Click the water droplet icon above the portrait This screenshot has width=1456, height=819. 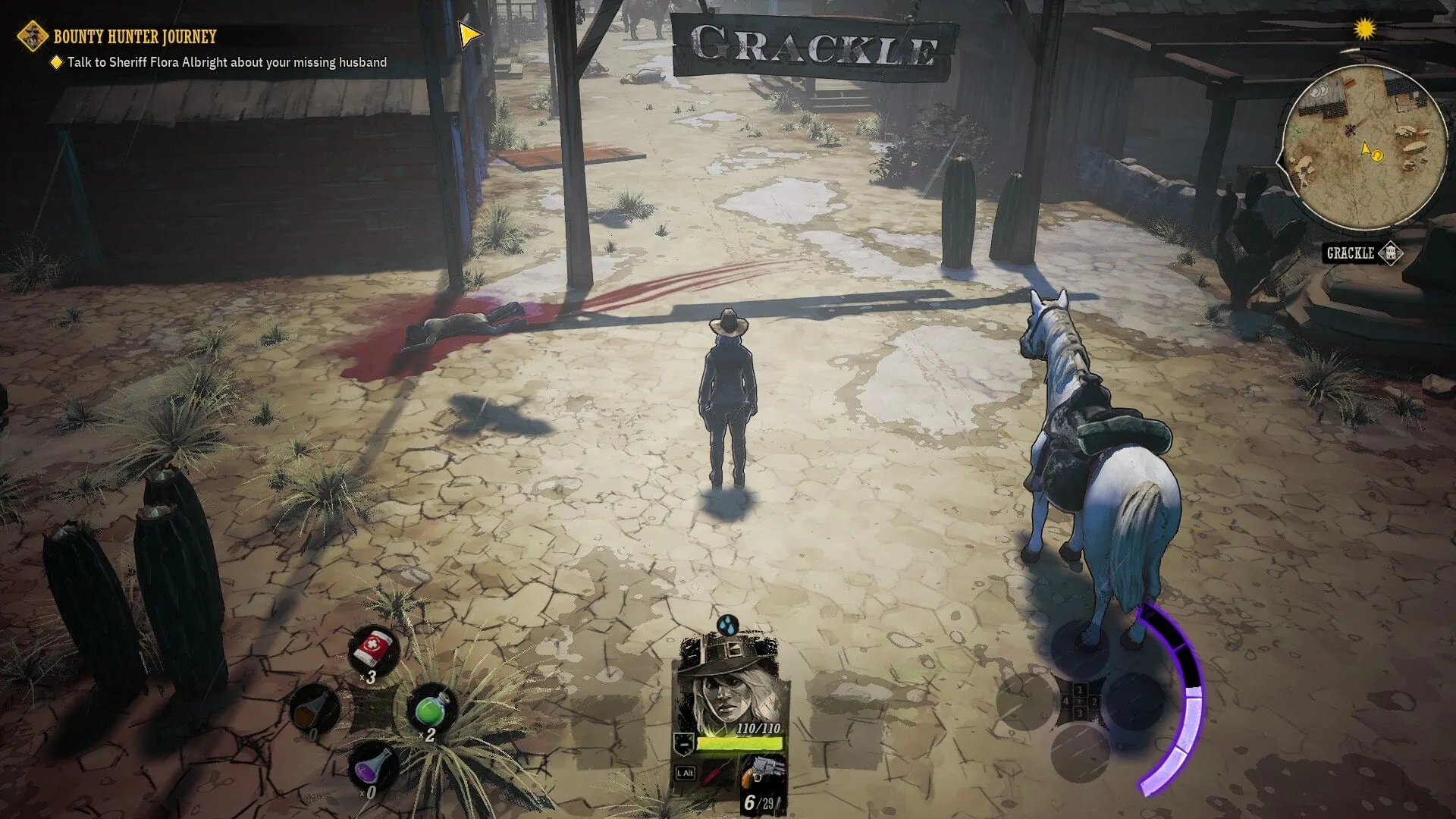coord(727,626)
